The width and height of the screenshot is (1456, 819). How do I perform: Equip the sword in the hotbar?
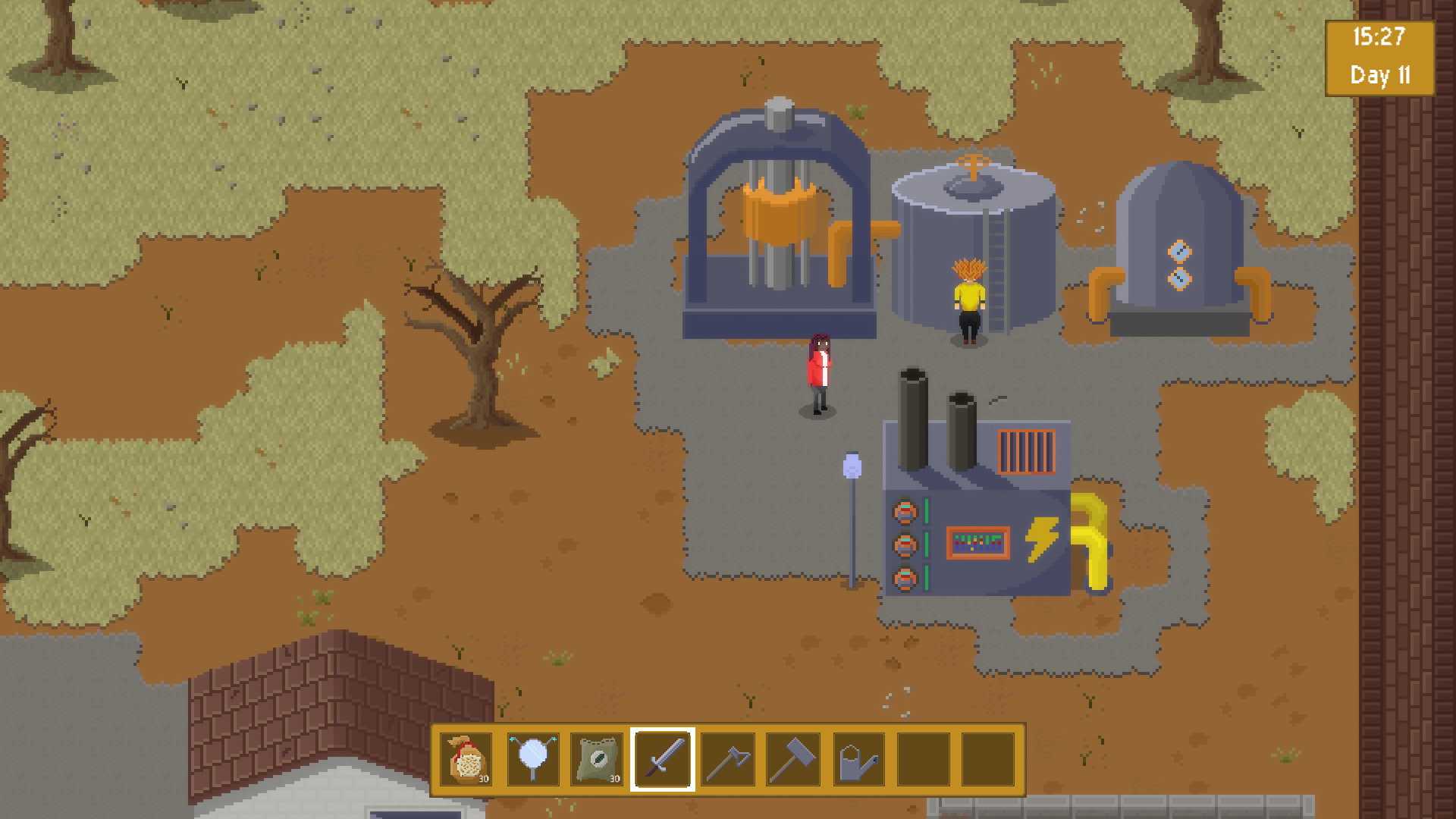pos(663,759)
